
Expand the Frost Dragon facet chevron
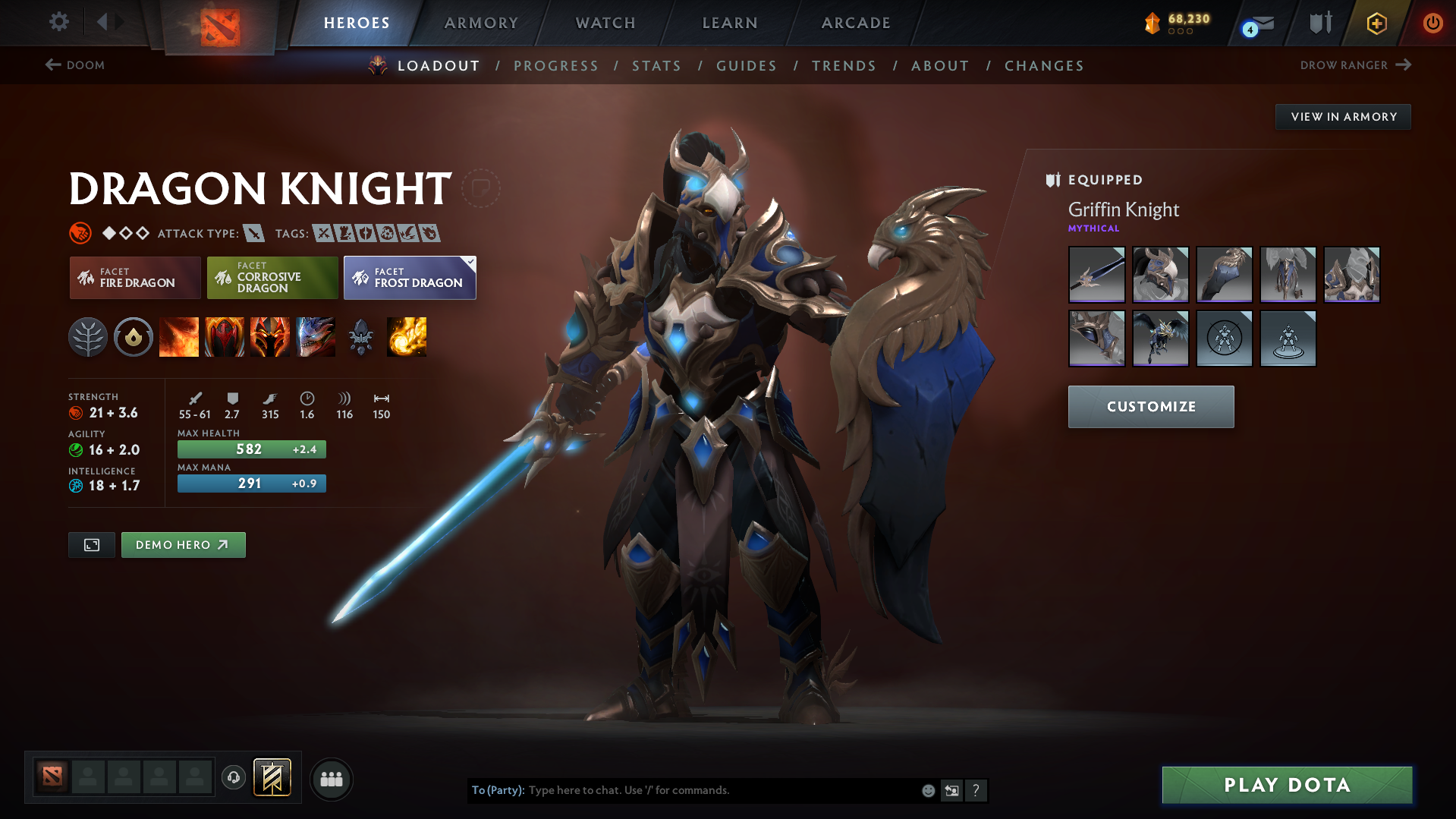(470, 260)
